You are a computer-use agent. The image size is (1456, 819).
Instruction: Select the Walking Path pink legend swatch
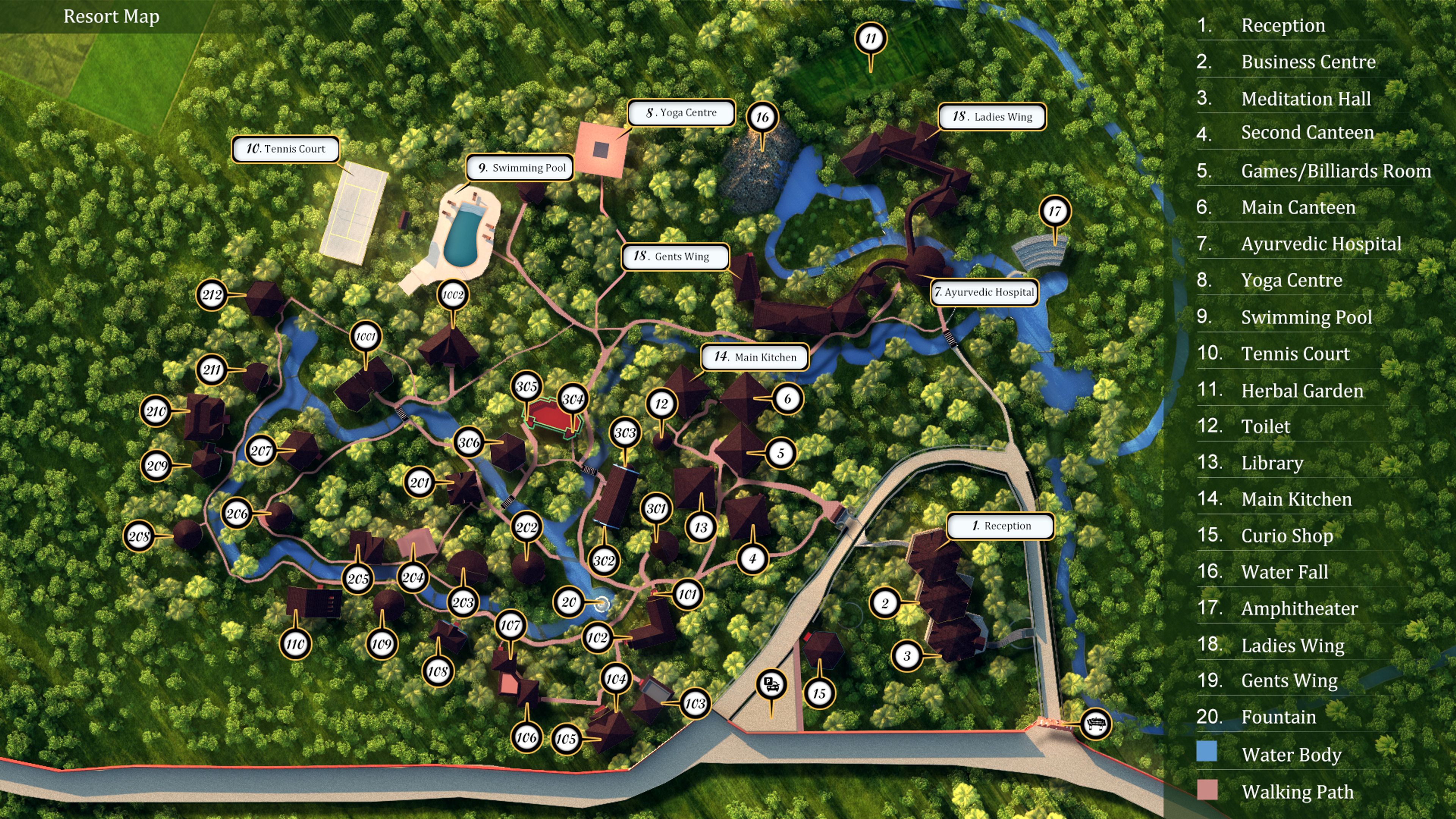1207,789
